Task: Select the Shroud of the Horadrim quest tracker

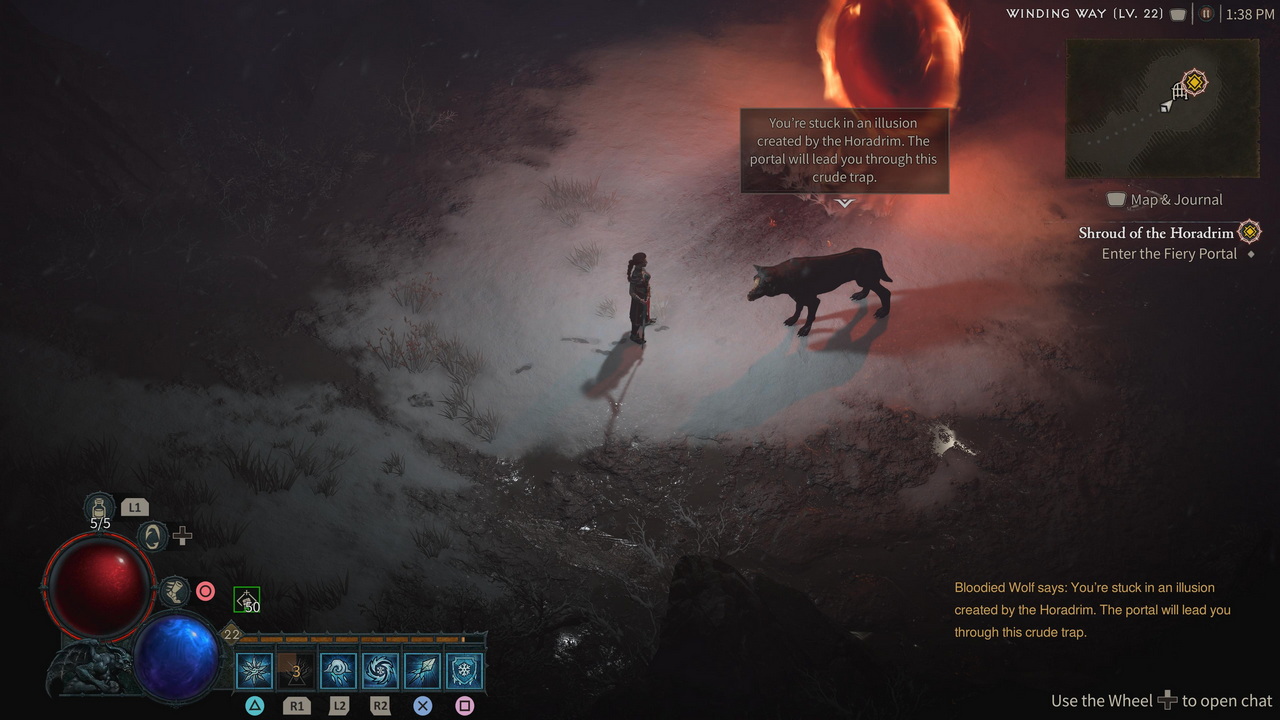Action: (x=1156, y=233)
